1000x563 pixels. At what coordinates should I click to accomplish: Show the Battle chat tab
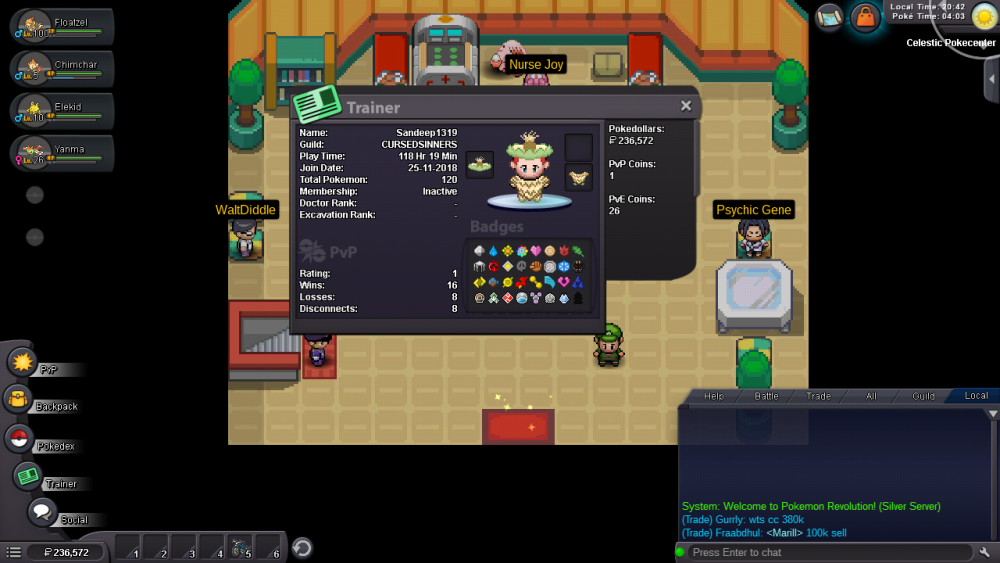[x=766, y=396]
